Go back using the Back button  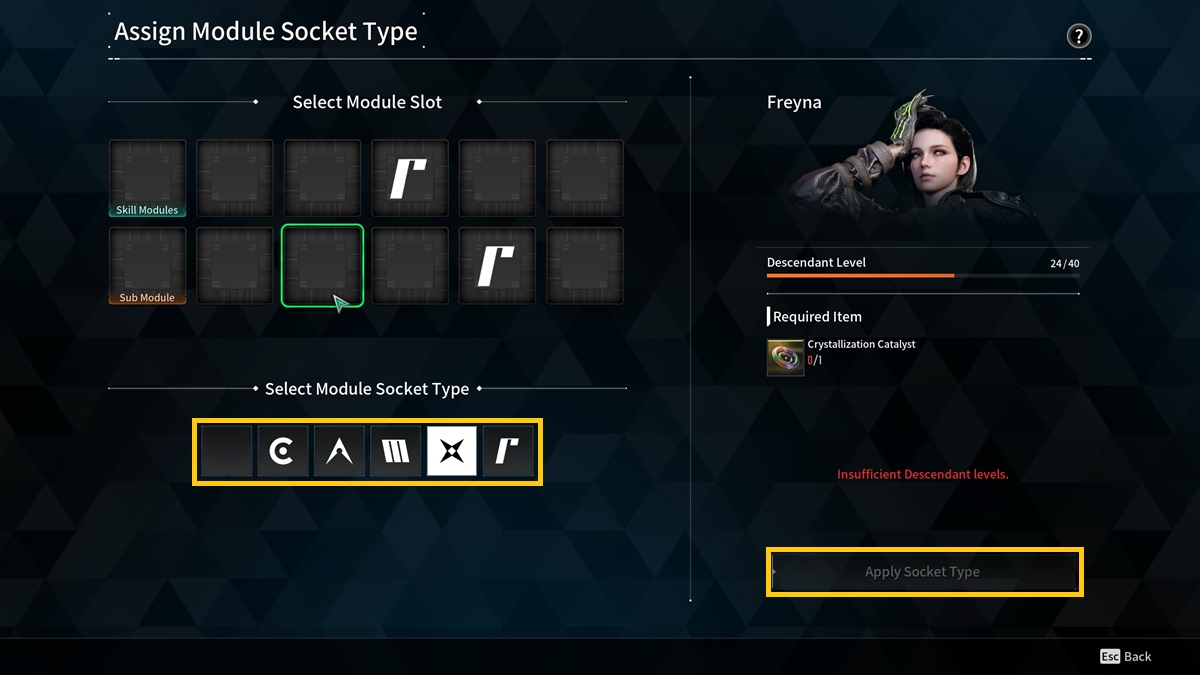(1126, 656)
